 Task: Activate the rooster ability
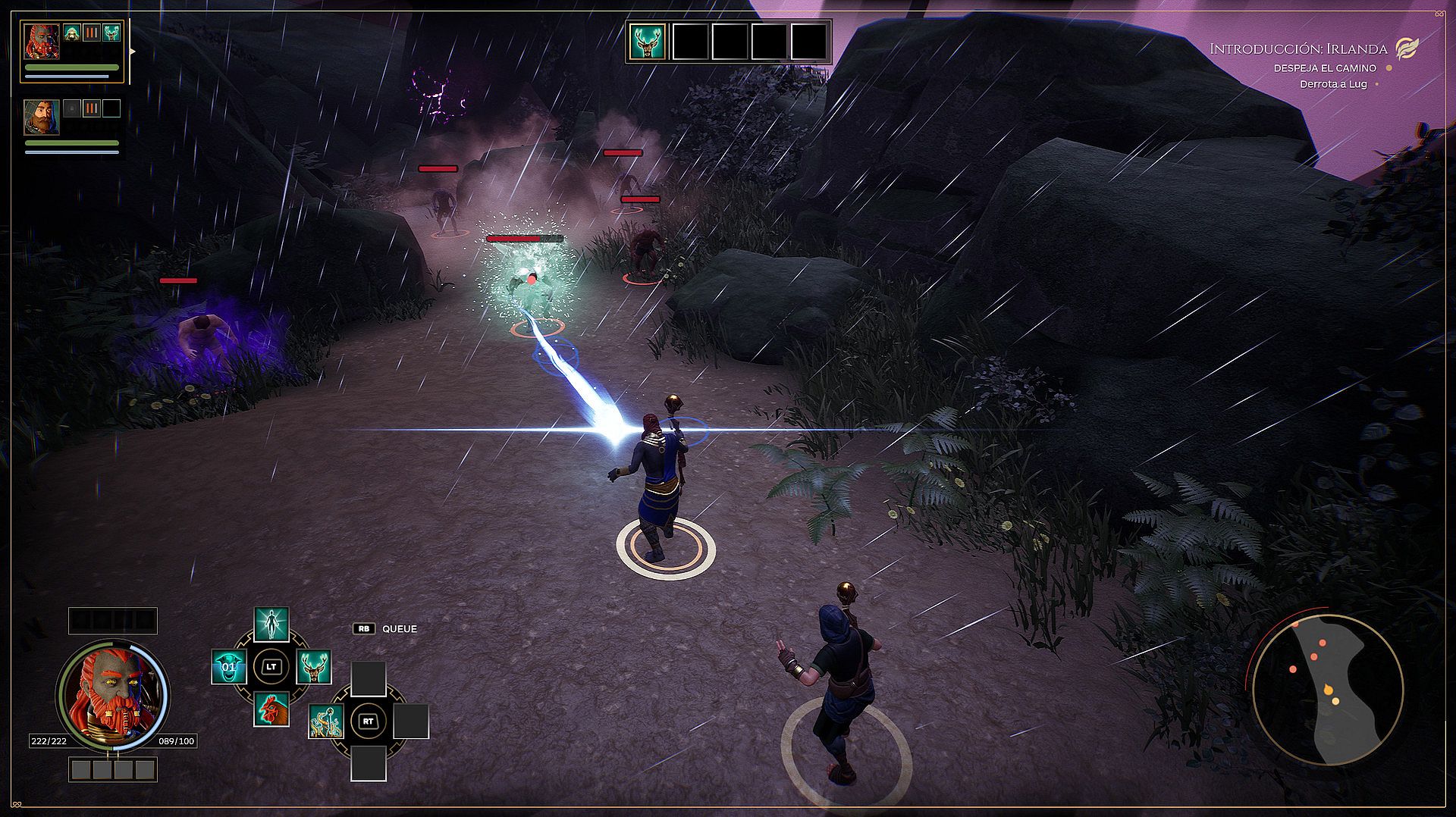[x=271, y=709]
